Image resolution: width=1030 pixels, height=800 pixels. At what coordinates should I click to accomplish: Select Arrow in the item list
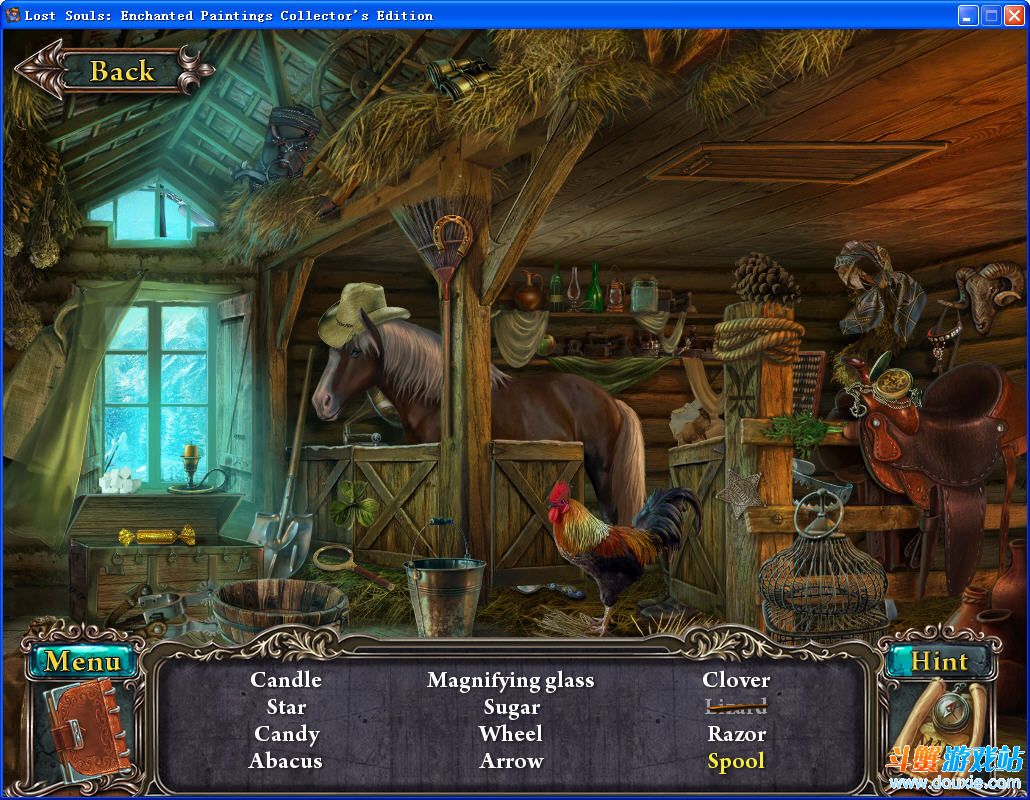coord(511,761)
